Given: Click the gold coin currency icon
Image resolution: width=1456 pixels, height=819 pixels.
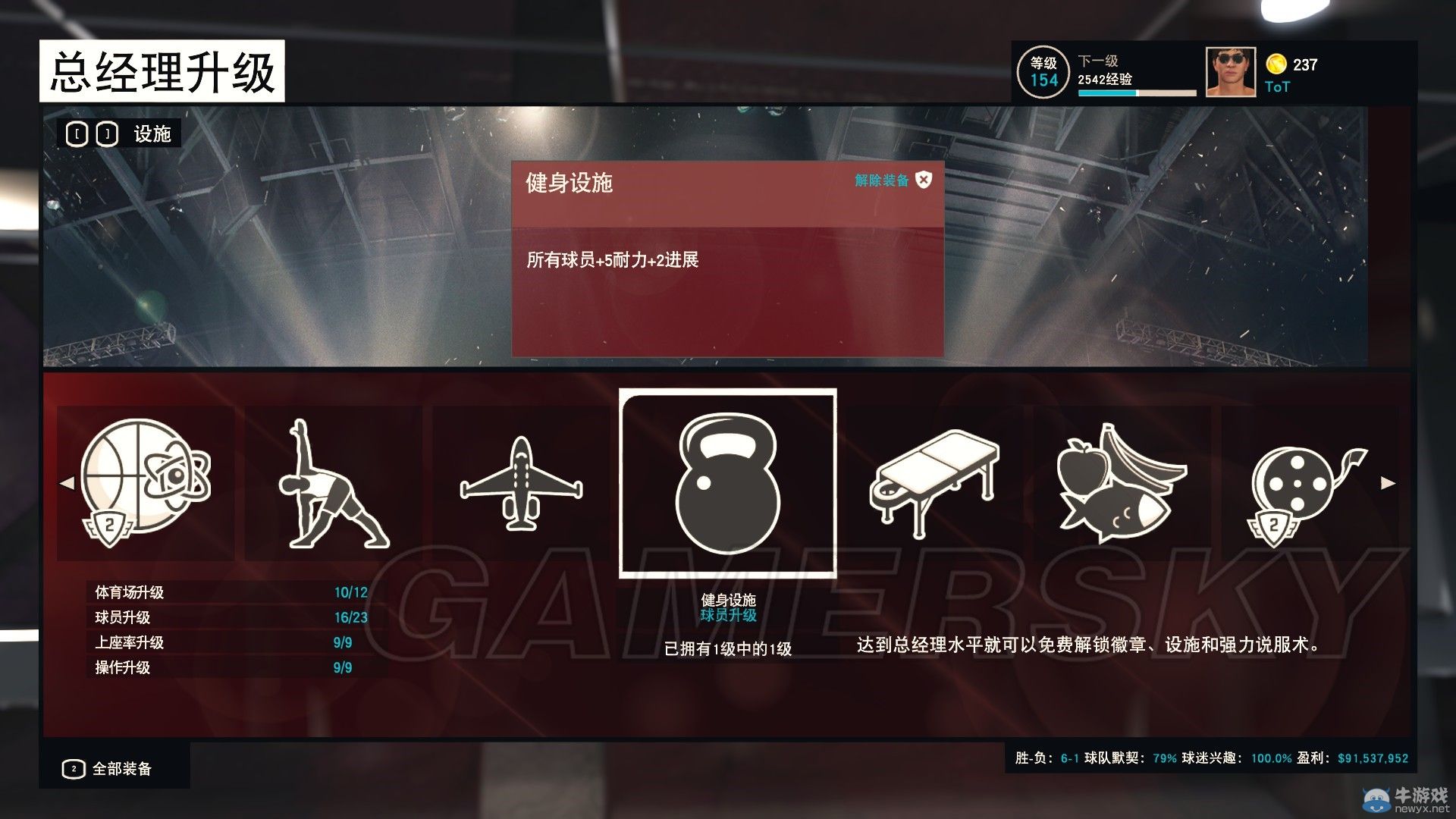Looking at the screenshot, I should coord(1276,64).
